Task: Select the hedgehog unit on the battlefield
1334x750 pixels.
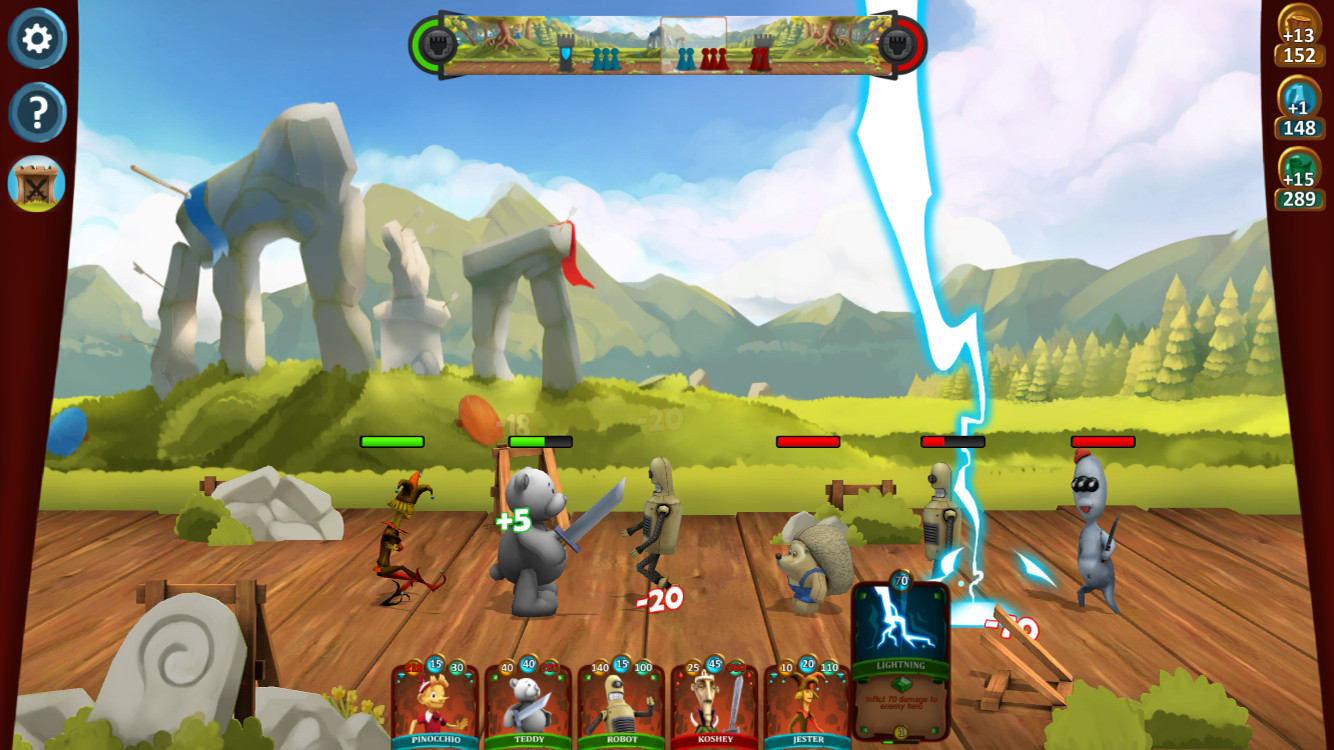Action: [806, 560]
